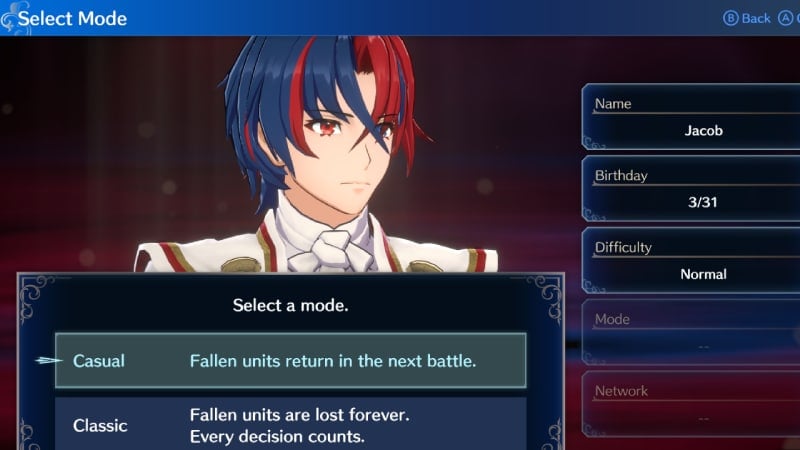The image size is (800, 450).
Task: Select the Casual mode option
Action: tap(290, 361)
